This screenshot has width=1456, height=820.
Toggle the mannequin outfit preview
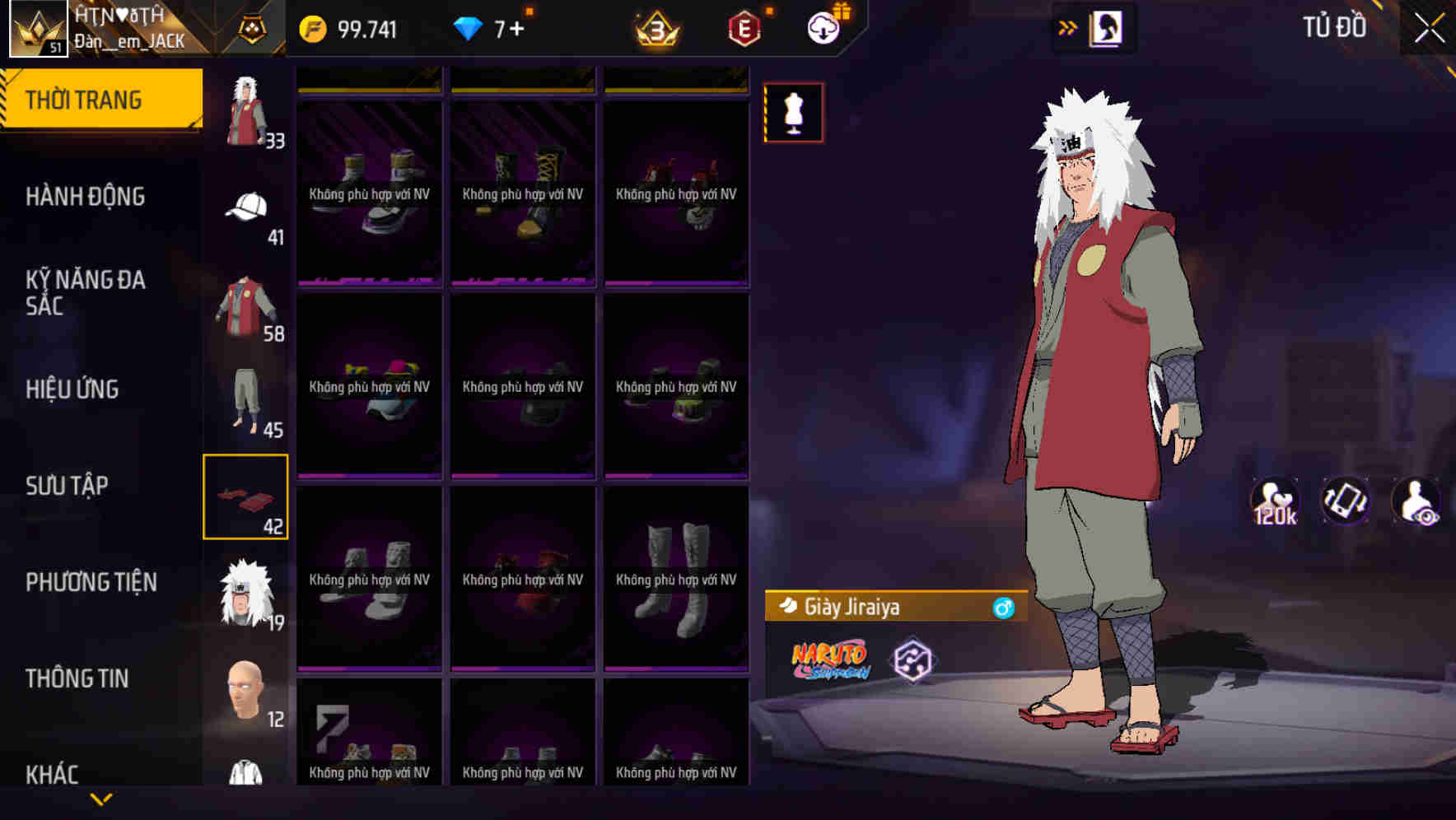pyautogui.click(x=793, y=113)
